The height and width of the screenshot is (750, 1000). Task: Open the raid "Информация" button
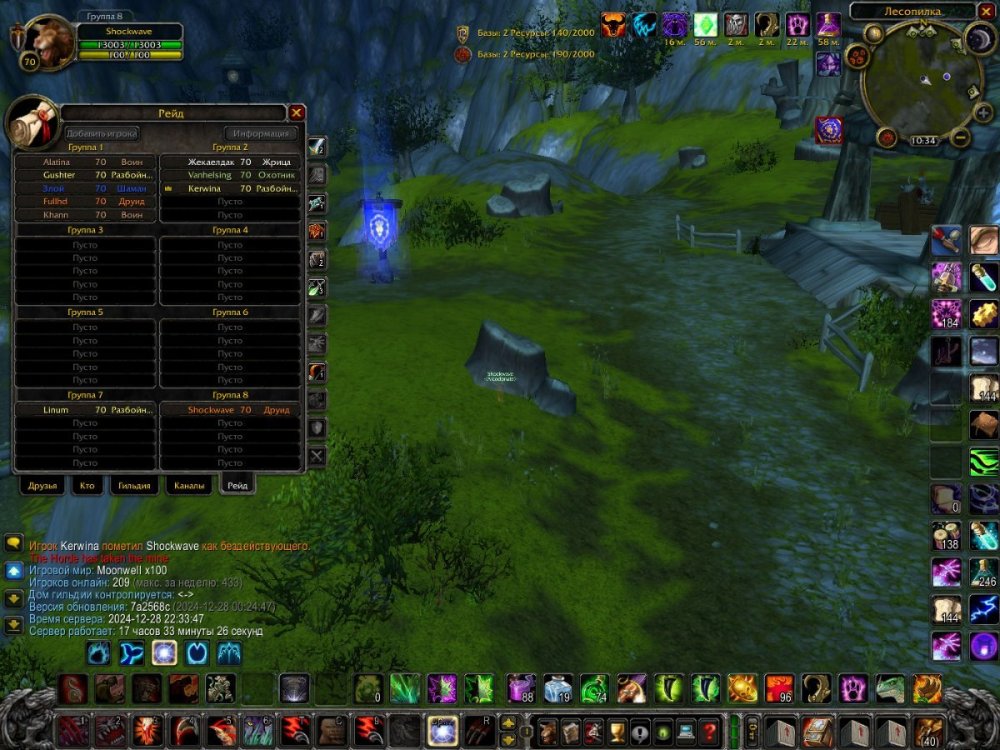pyautogui.click(x=260, y=133)
